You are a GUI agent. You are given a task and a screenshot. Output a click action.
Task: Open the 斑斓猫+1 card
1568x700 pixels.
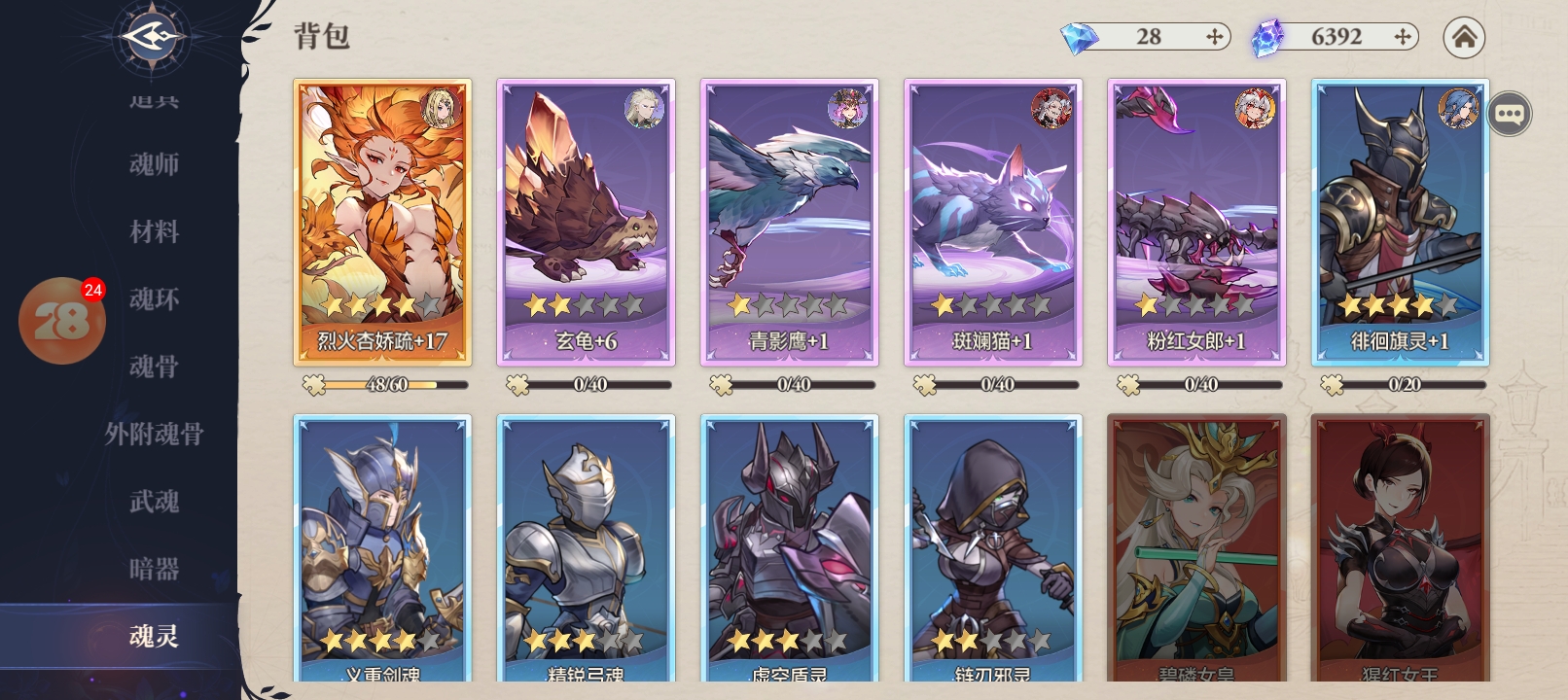(993, 223)
